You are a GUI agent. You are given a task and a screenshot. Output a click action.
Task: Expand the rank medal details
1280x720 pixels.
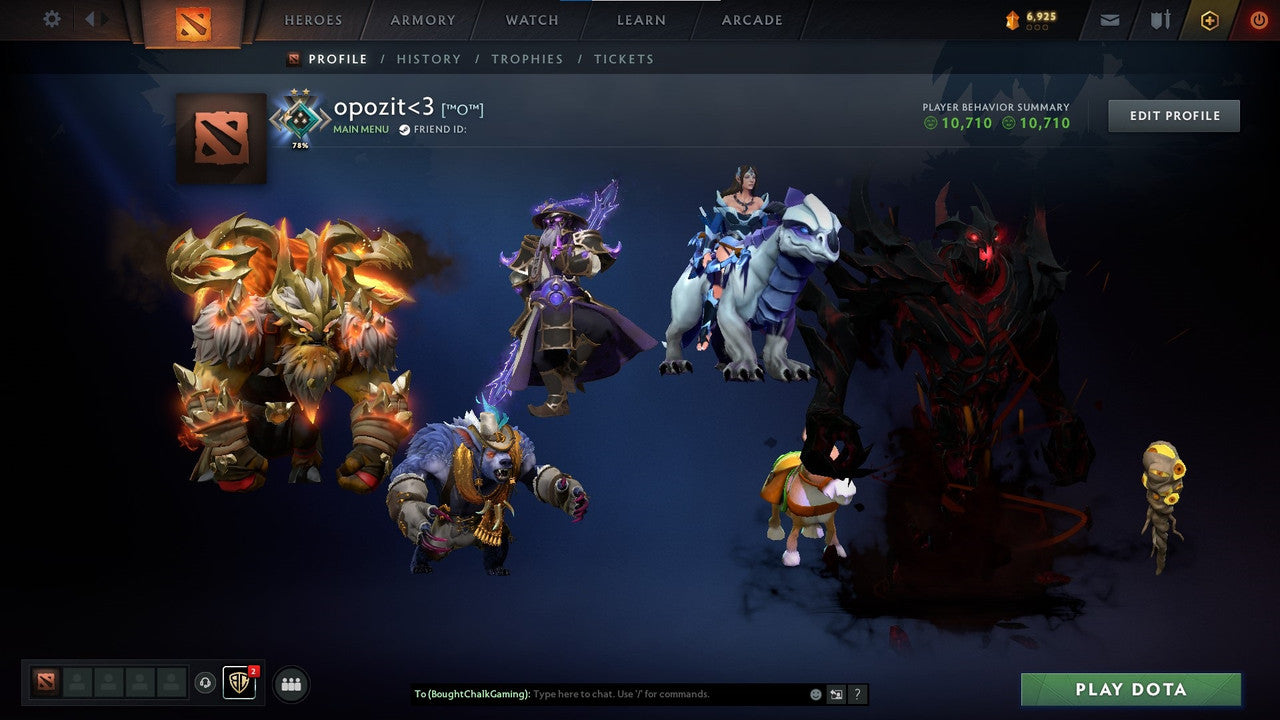300,118
